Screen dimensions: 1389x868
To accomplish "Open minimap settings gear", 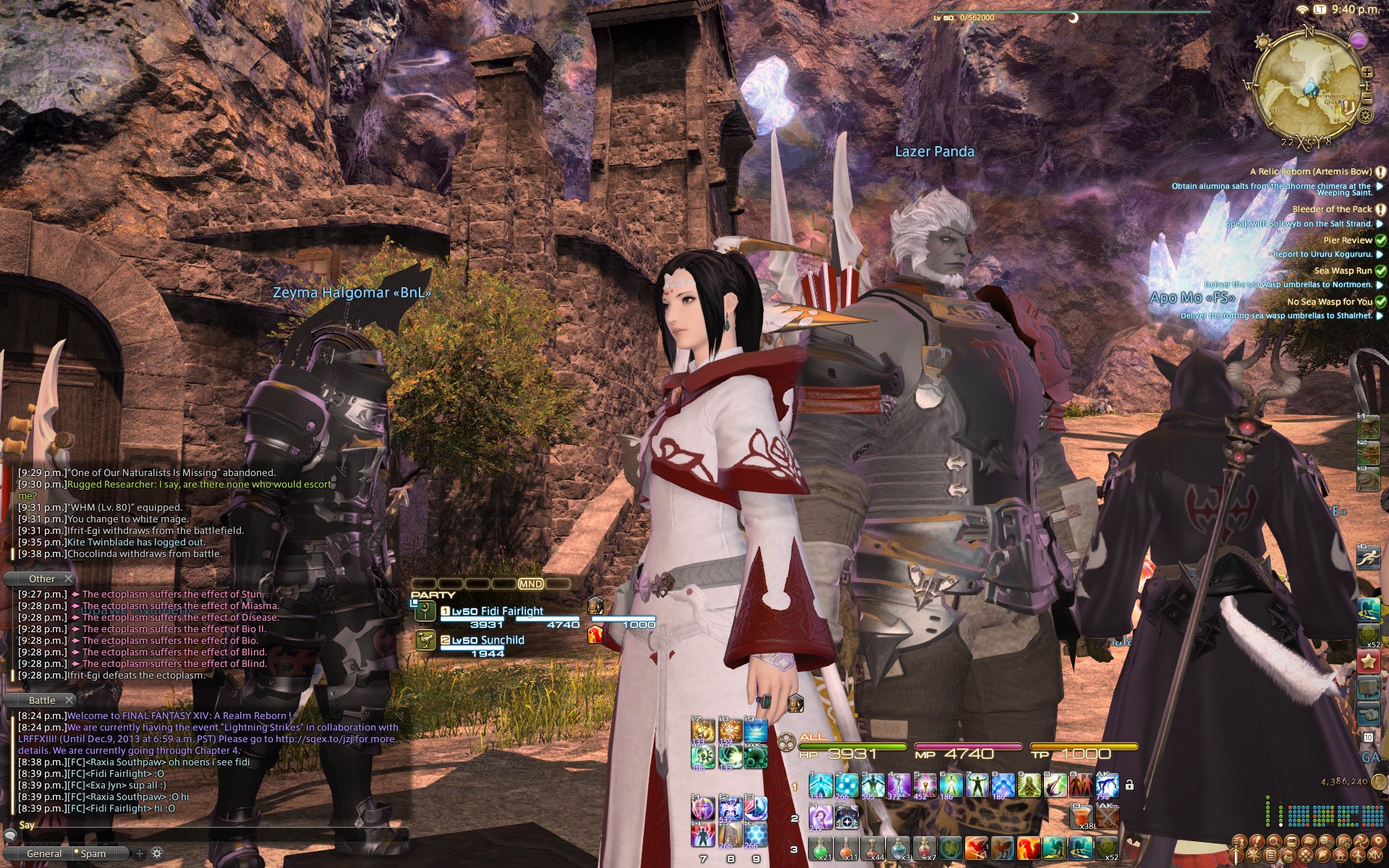I will tap(1366, 115).
